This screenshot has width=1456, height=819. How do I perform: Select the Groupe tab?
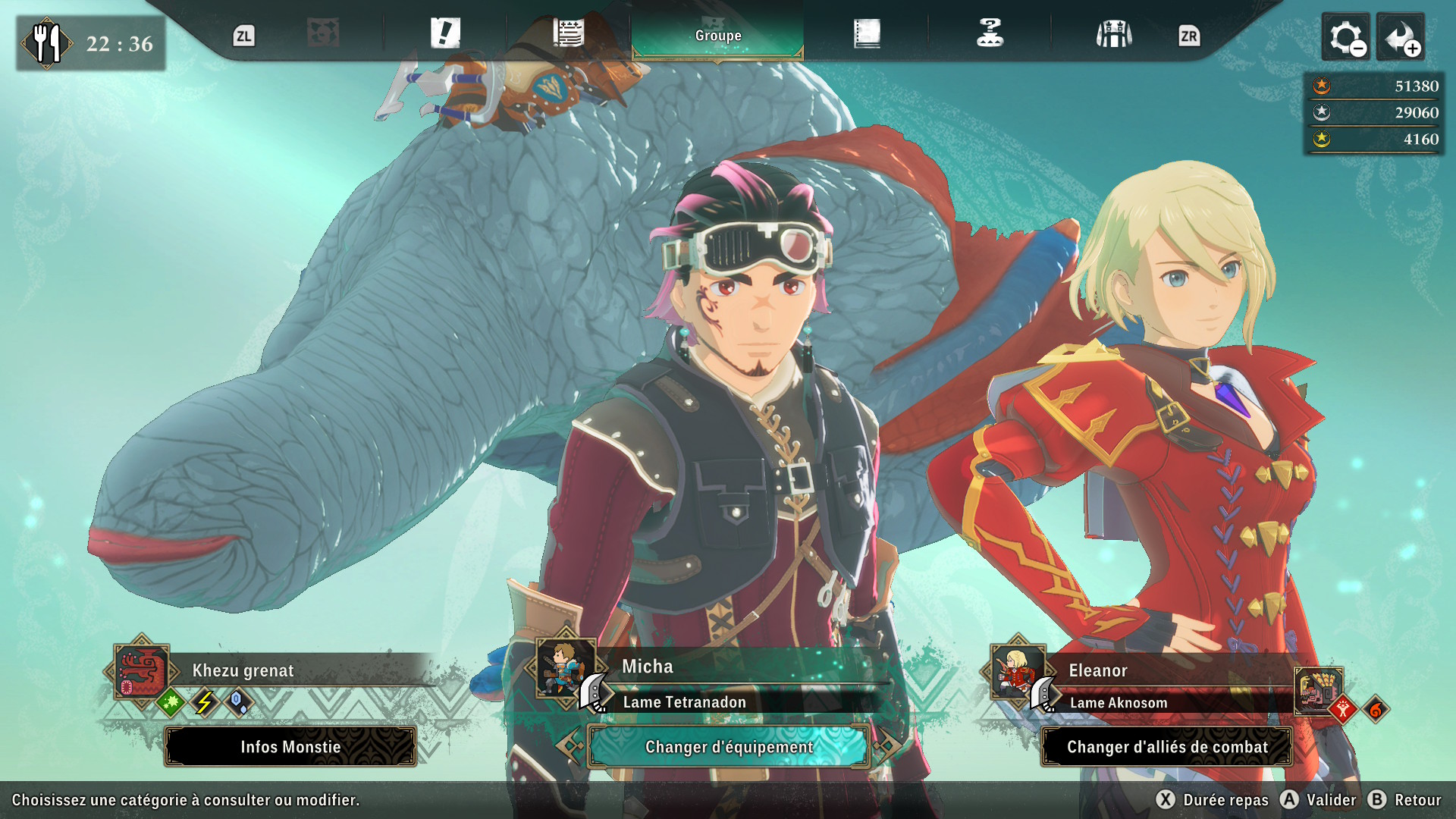tap(717, 36)
